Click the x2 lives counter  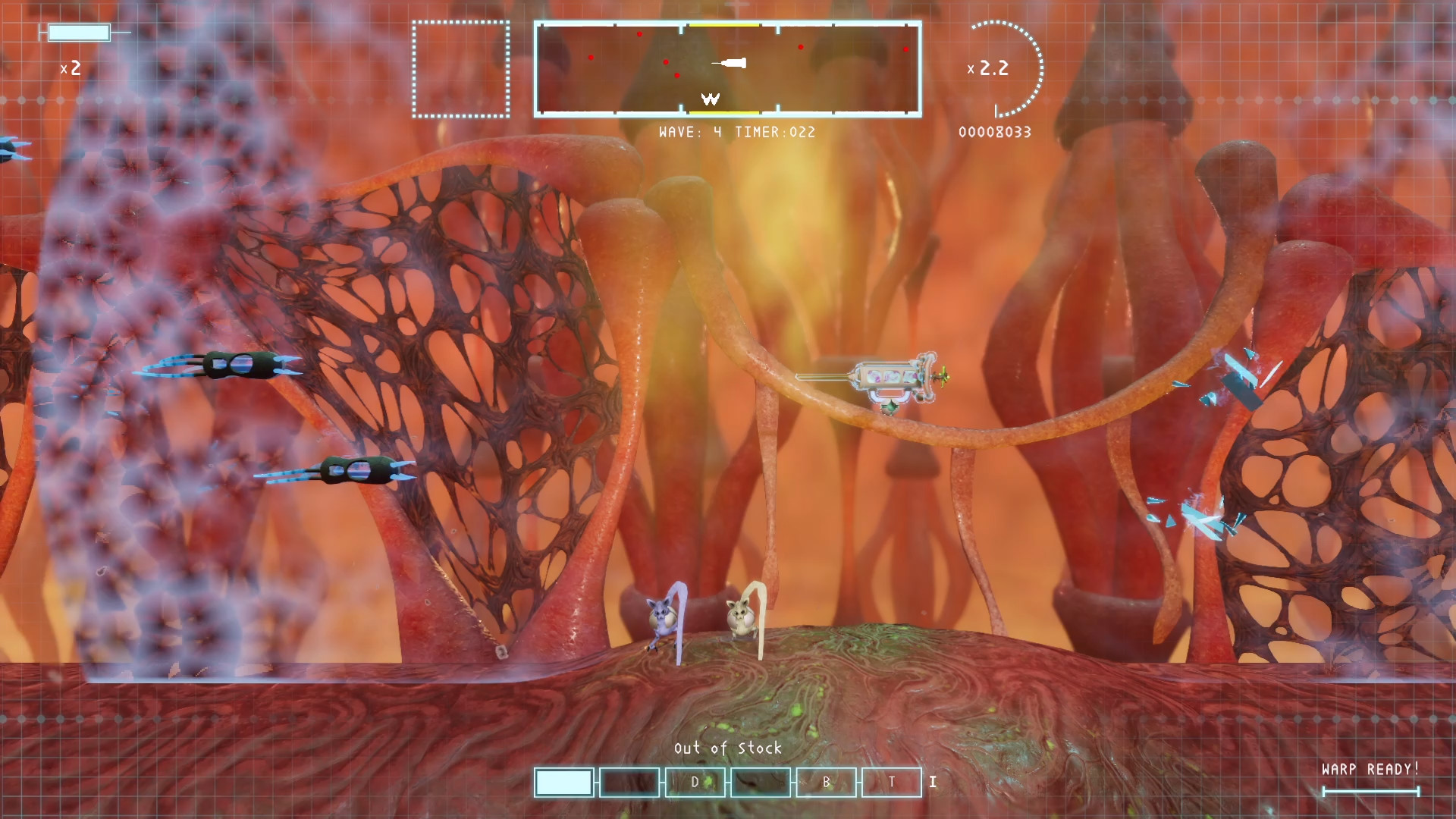(72, 69)
